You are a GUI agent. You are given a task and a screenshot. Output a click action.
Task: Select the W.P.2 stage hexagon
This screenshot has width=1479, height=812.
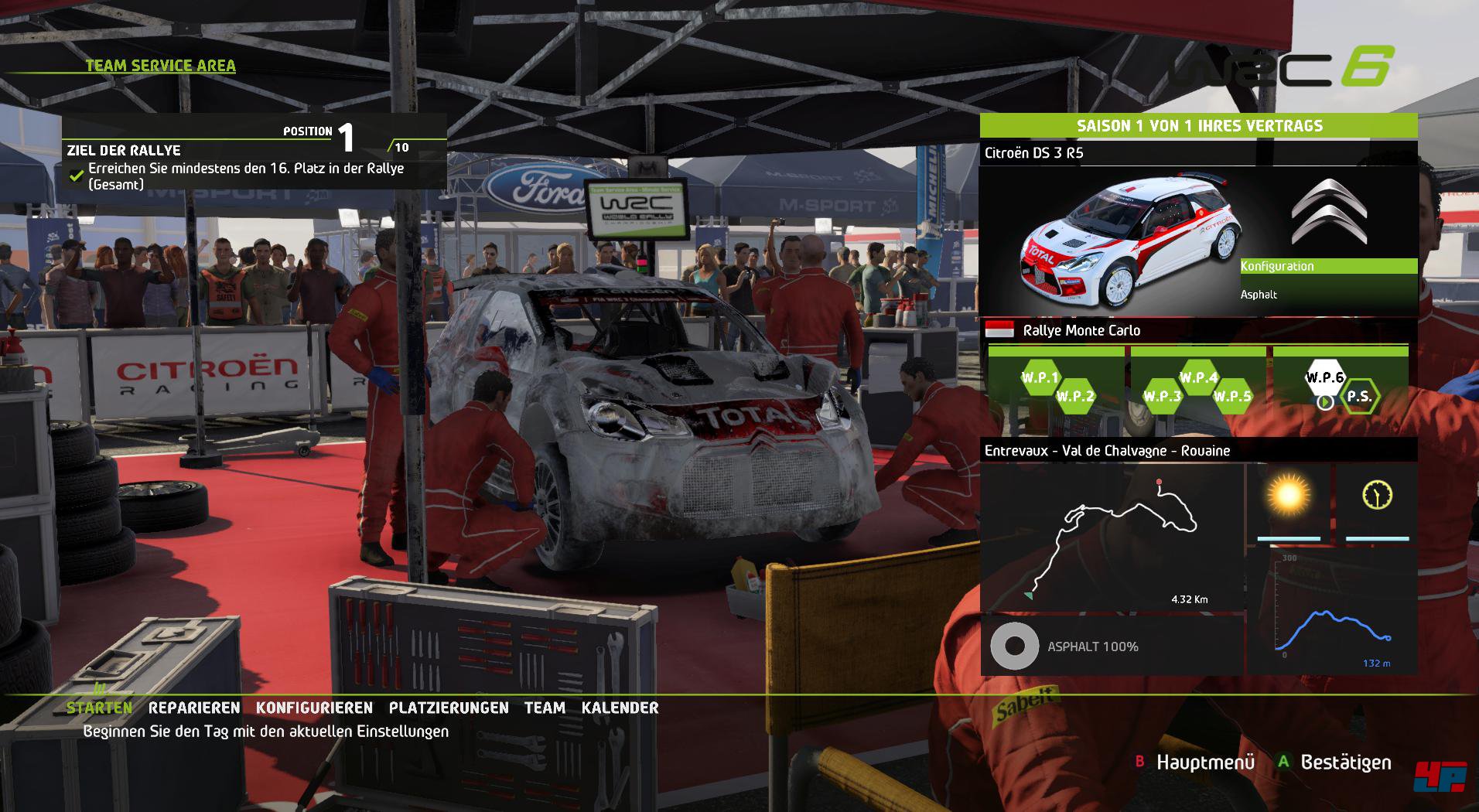(1075, 397)
